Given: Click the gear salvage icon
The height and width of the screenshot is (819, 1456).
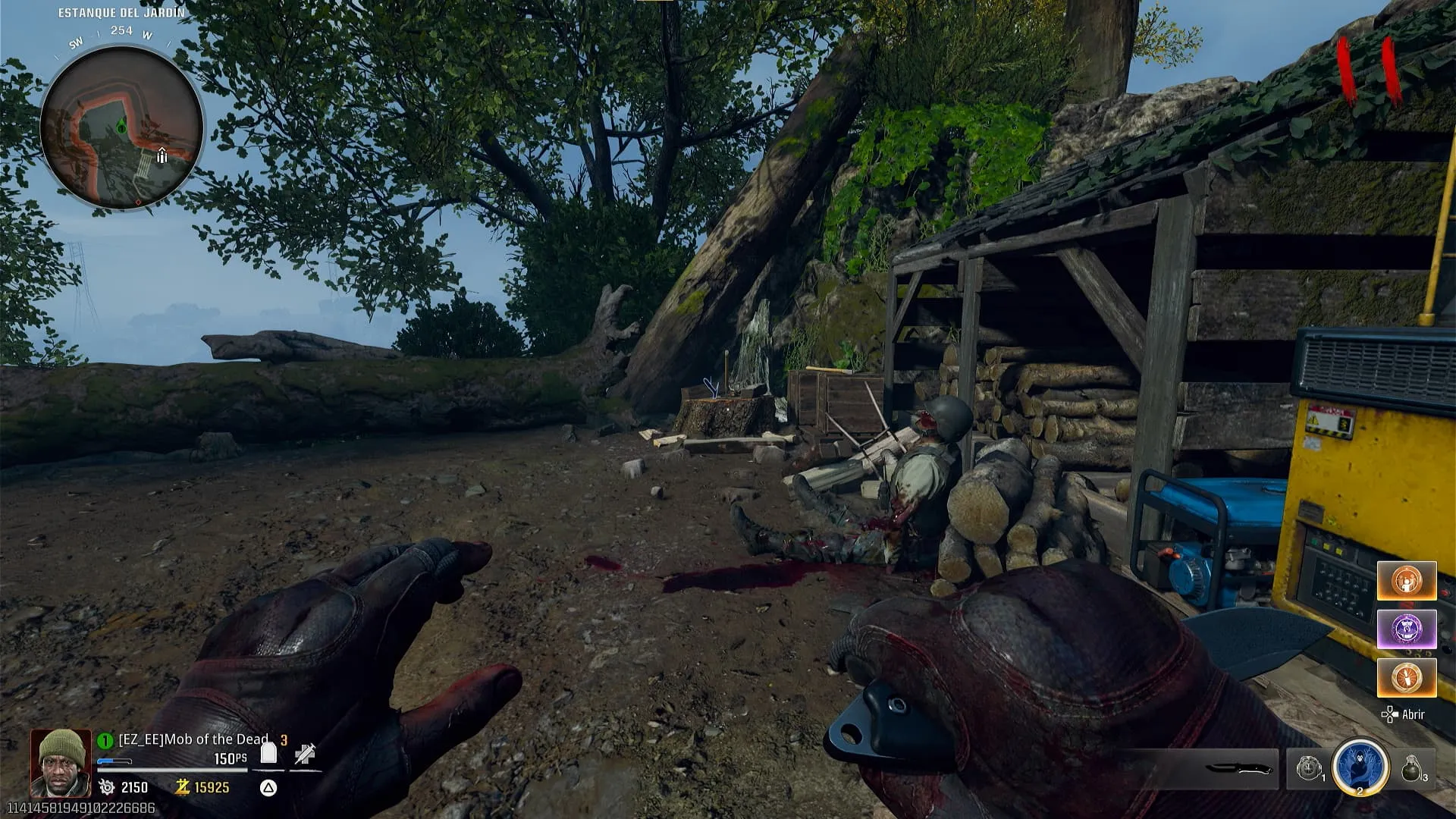Looking at the screenshot, I should (x=107, y=787).
